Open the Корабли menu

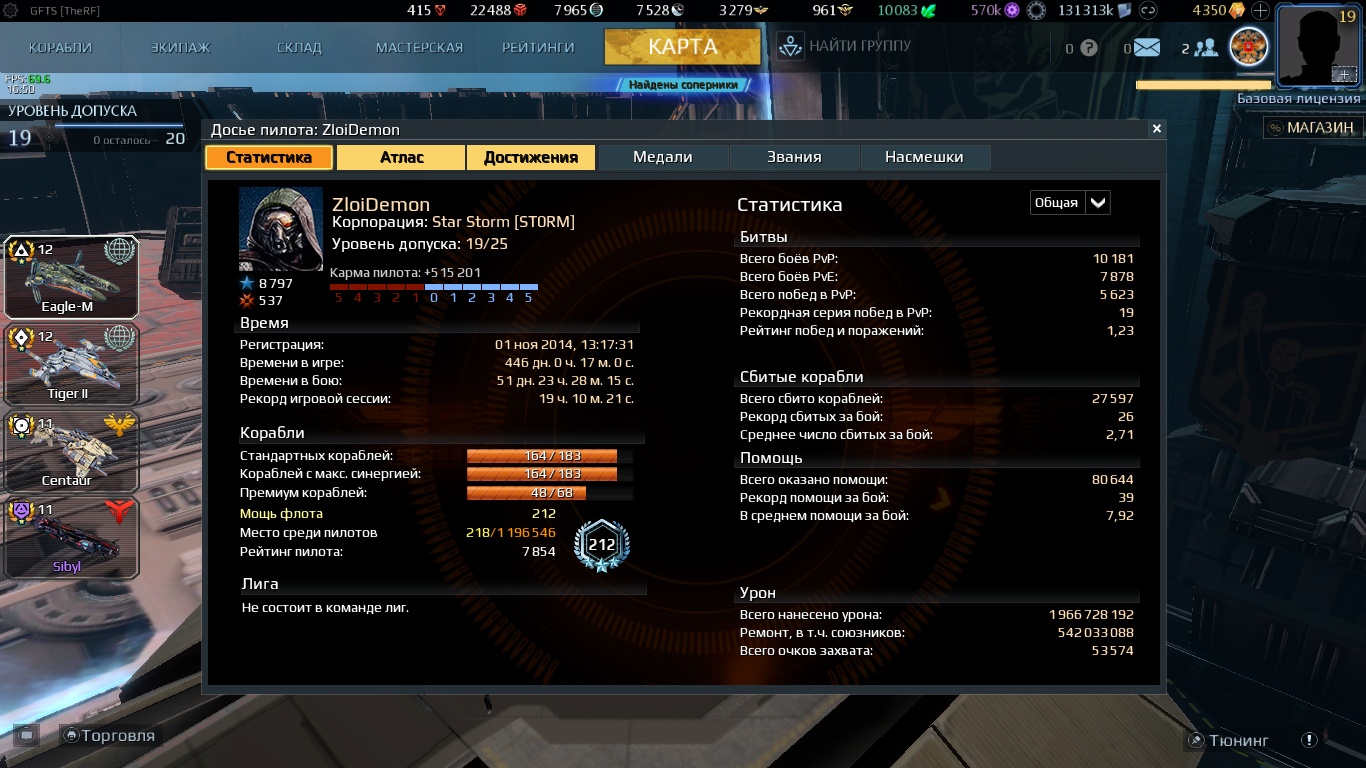tap(60, 47)
